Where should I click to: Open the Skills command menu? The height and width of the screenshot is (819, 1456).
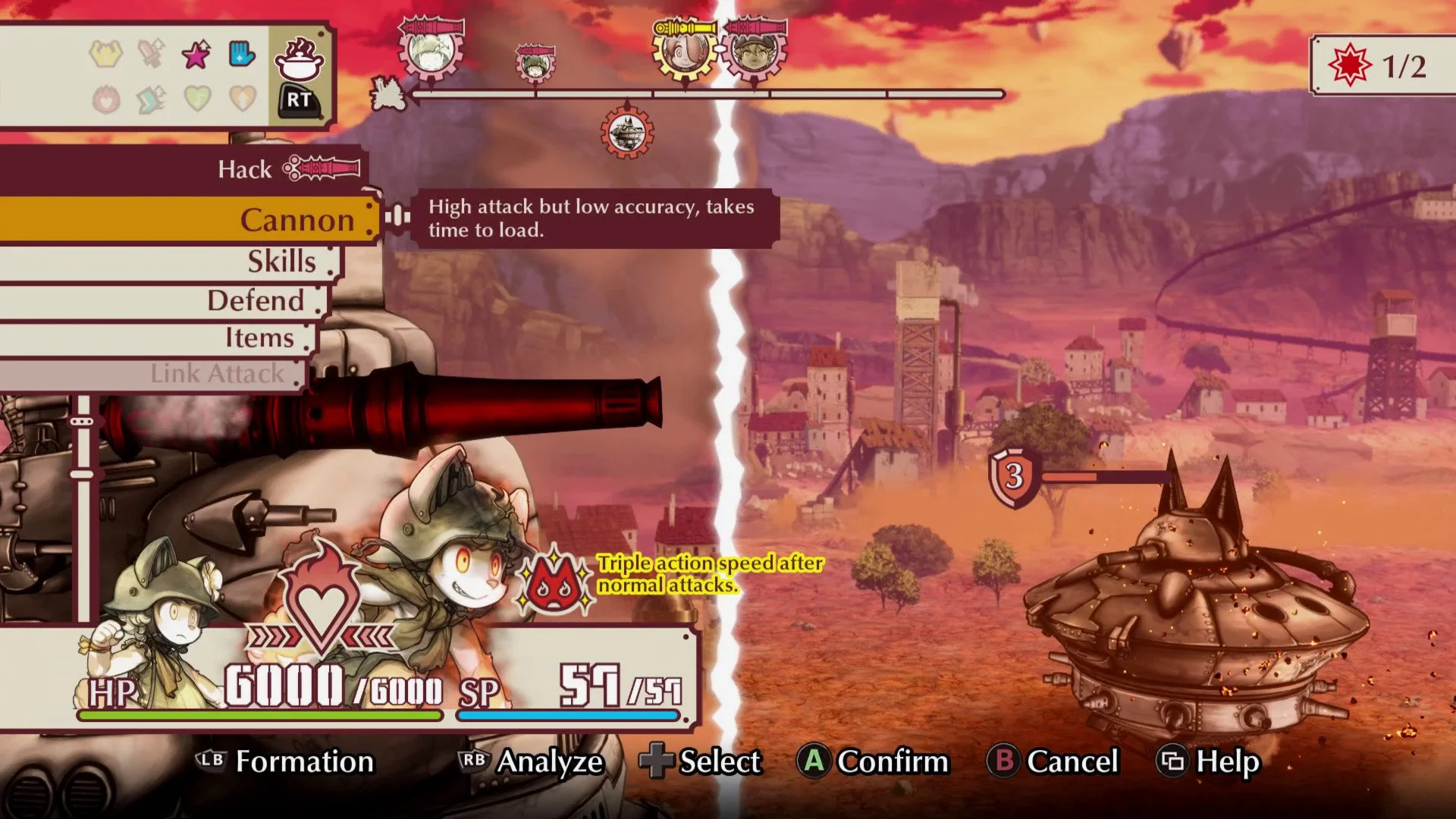tap(282, 262)
